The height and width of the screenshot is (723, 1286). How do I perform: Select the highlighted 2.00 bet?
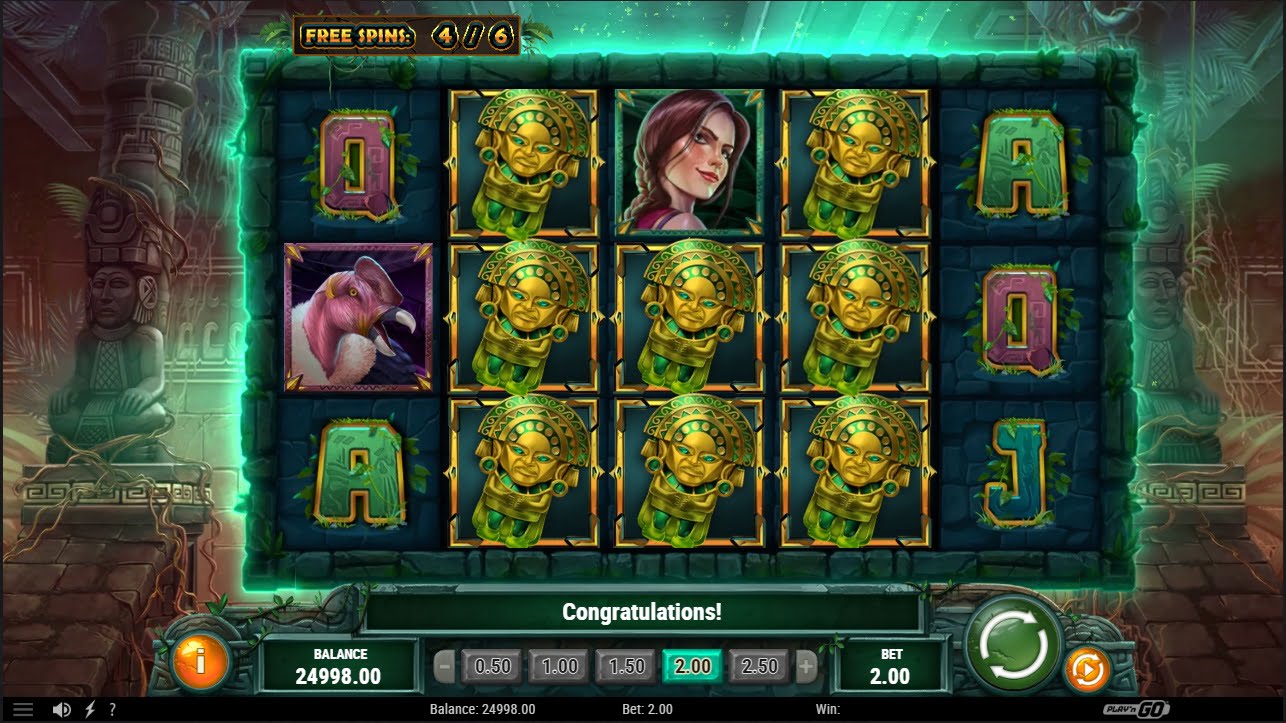pos(693,666)
